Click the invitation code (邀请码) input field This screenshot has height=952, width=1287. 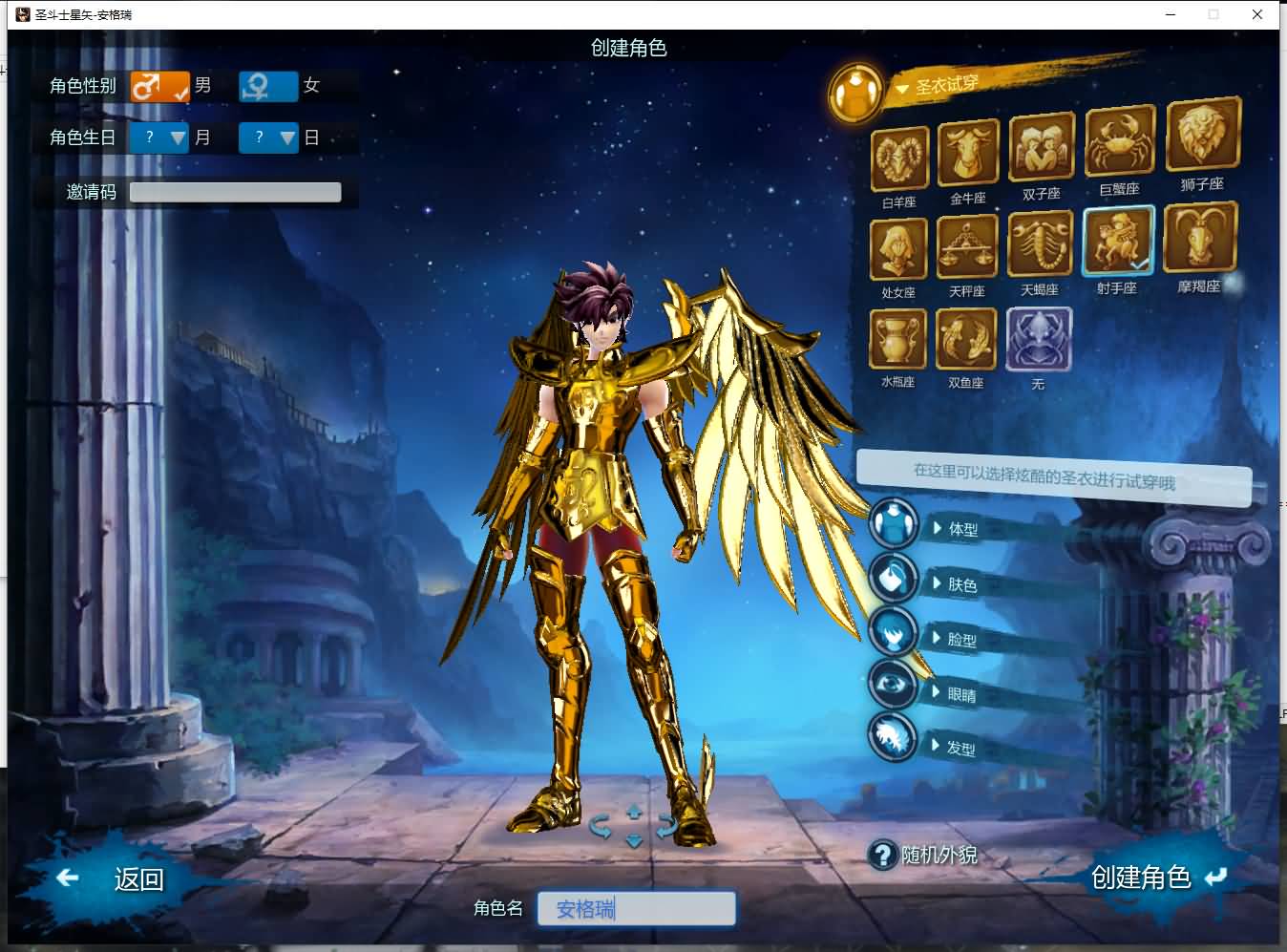(x=235, y=192)
